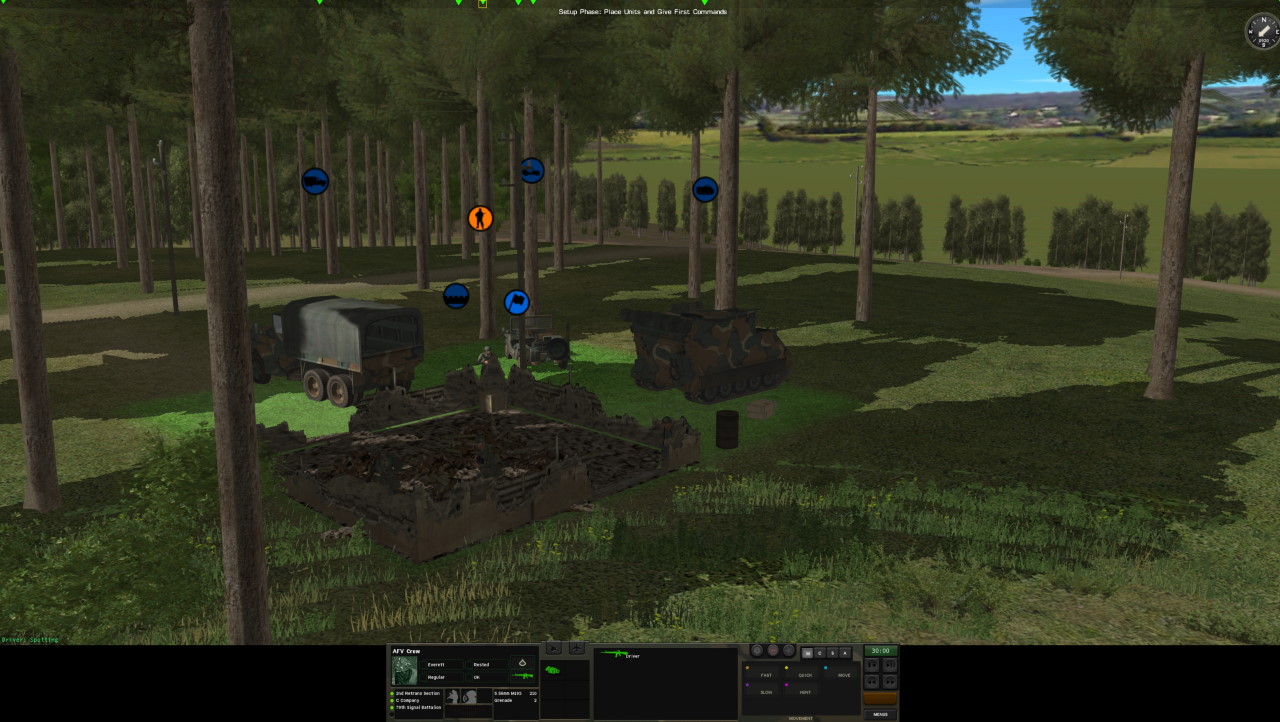
Task: Select the blue truck unit marker
Action: pos(315,181)
